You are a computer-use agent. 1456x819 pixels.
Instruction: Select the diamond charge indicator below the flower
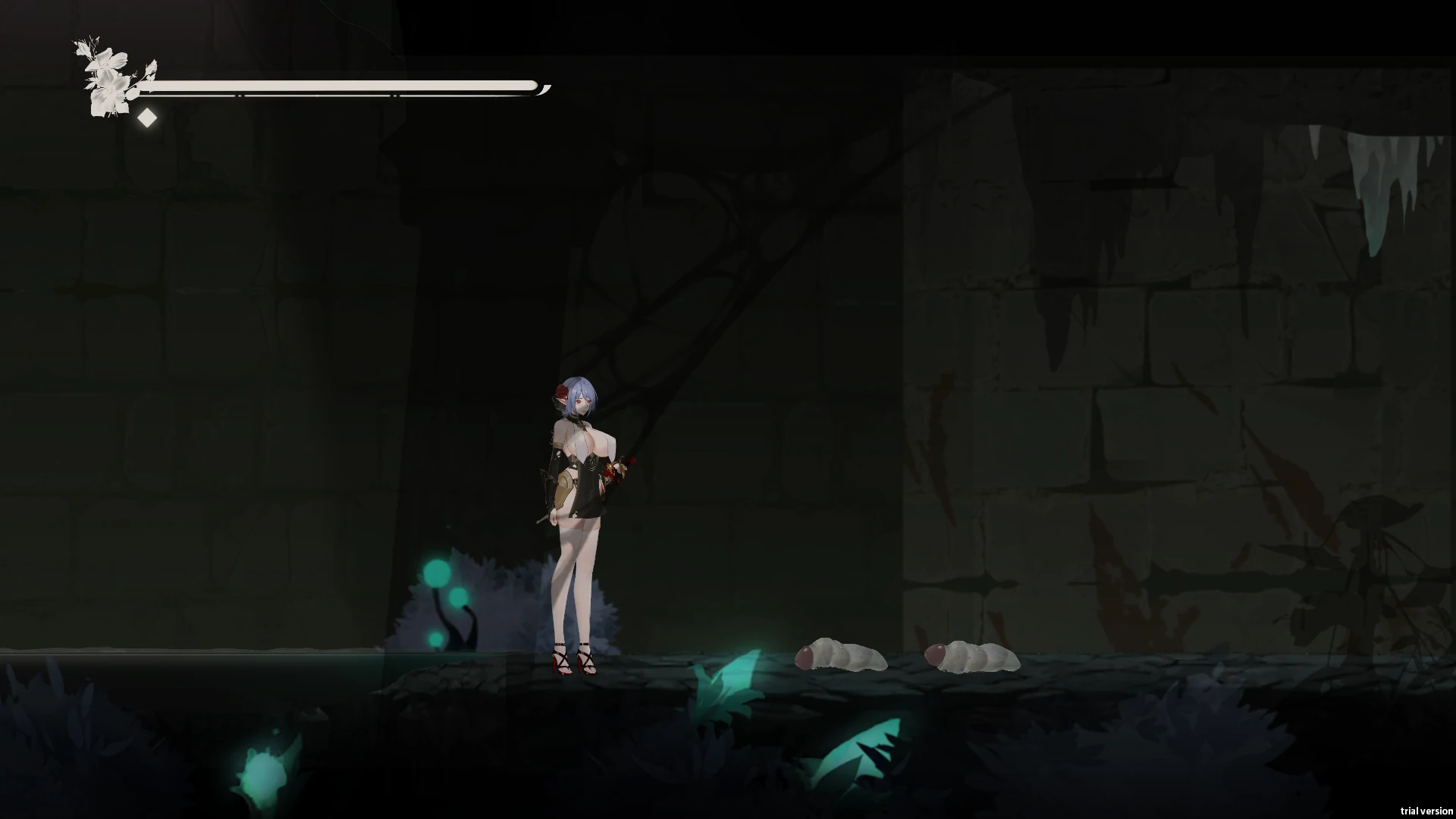[x=147, y=118]
